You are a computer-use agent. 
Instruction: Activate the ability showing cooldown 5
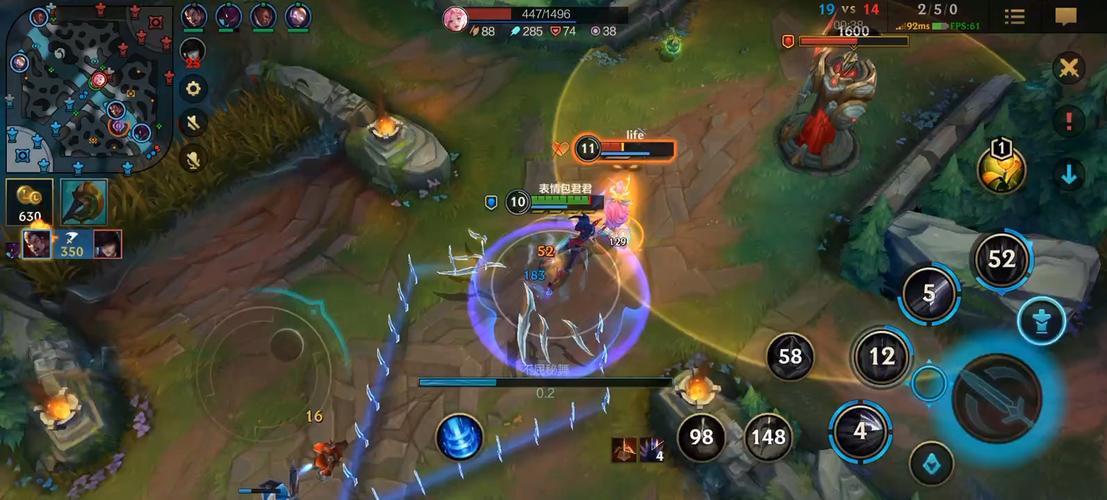tap(929, 294)
